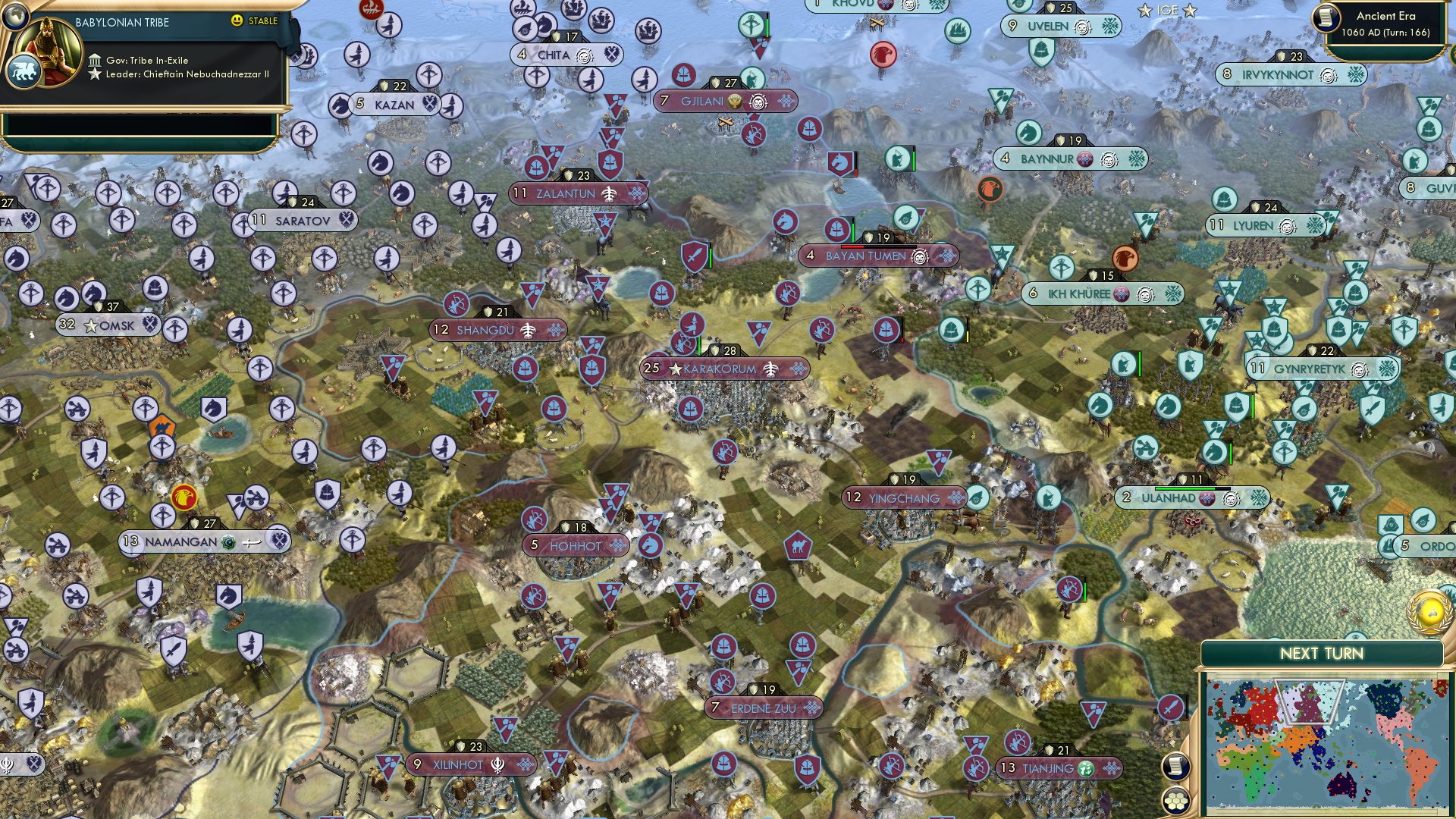Click the STABLE happiness smiley indicator
This screenshot has width=1456, height=819.
coord(237,21)
